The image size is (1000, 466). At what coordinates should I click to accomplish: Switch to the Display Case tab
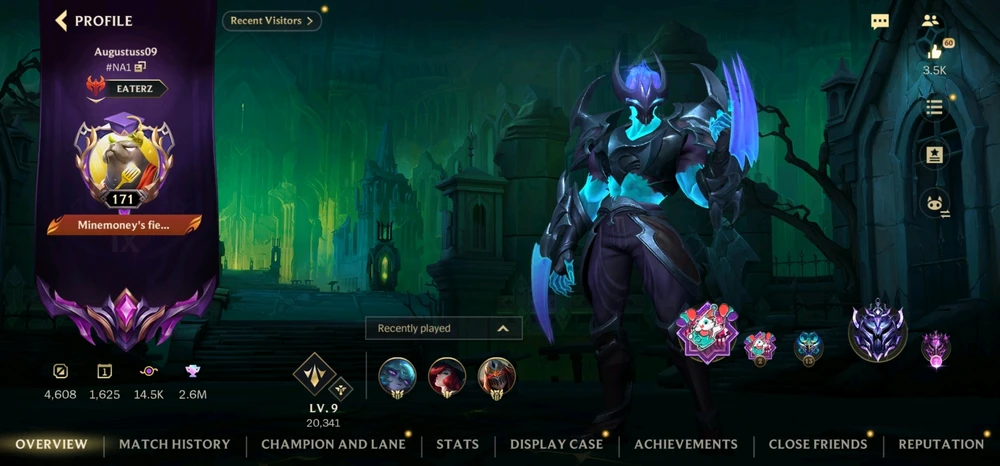(556, 444)
